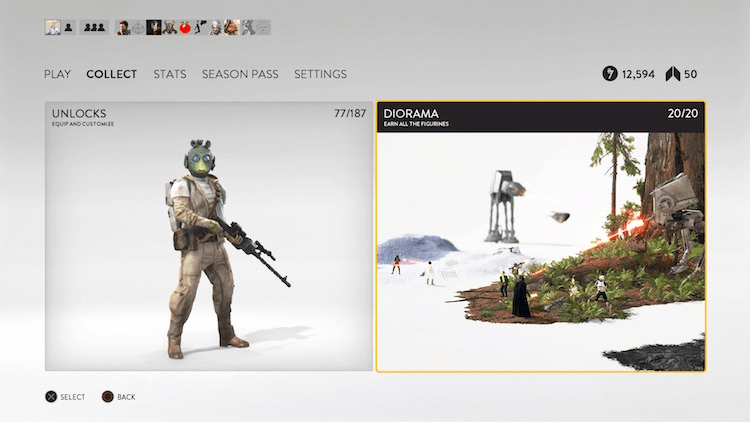Select the COLLECT tab

pyautogui.click(x=112, y=74)
